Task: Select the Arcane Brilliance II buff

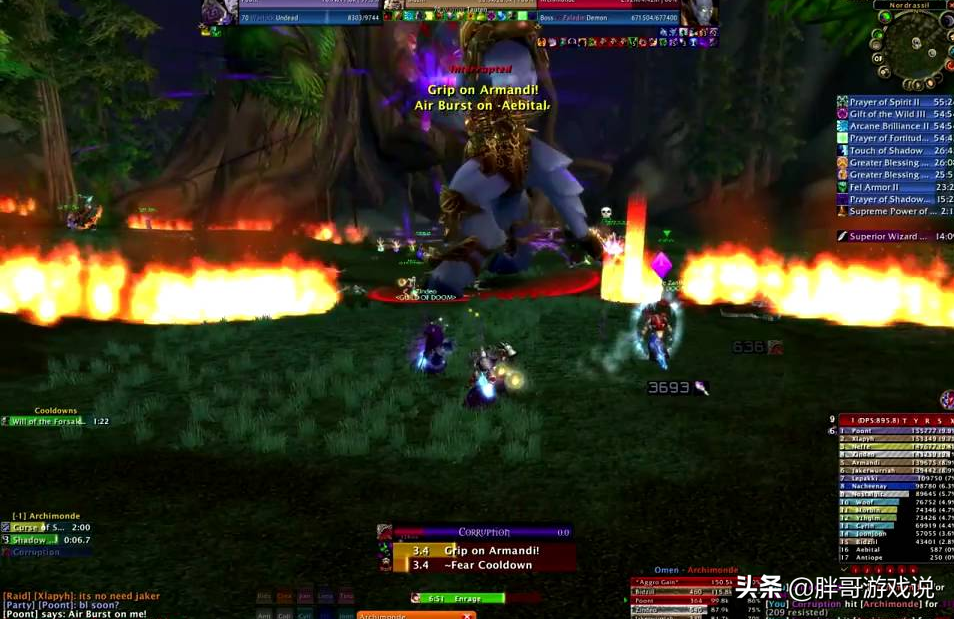Action: [x=892, y=126]
